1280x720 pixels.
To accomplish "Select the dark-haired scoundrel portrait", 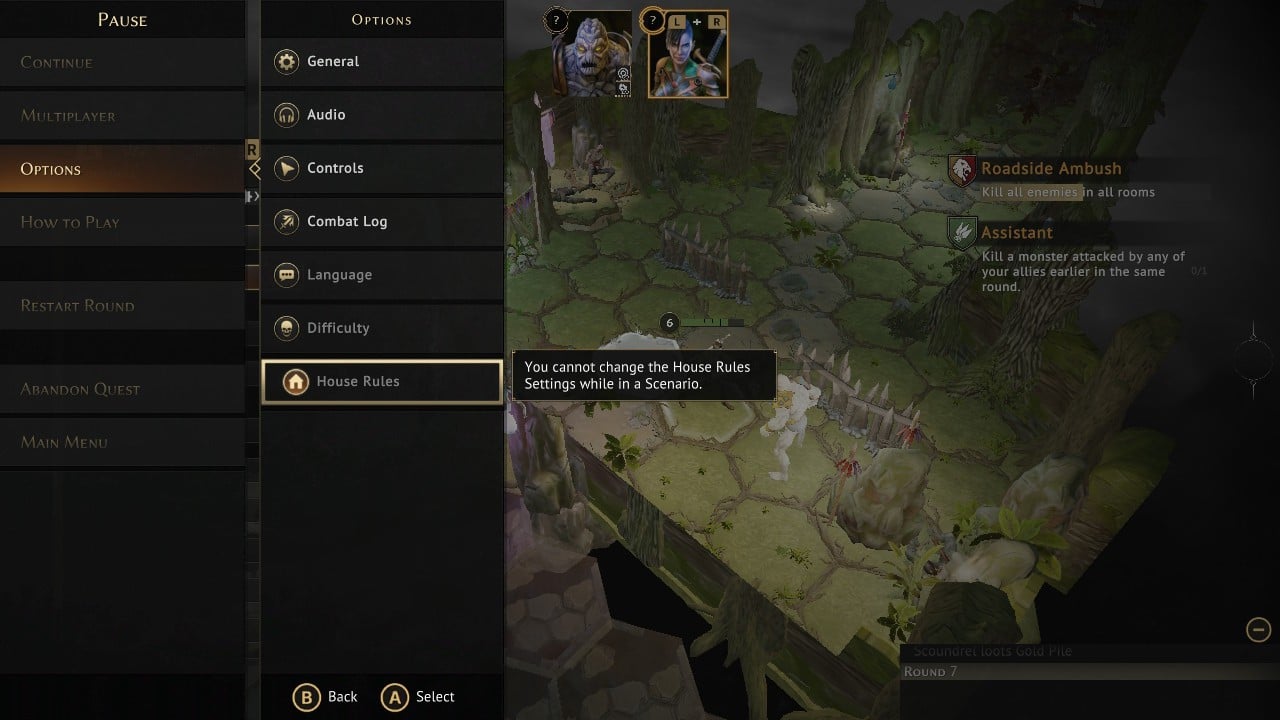I will 687,55.
